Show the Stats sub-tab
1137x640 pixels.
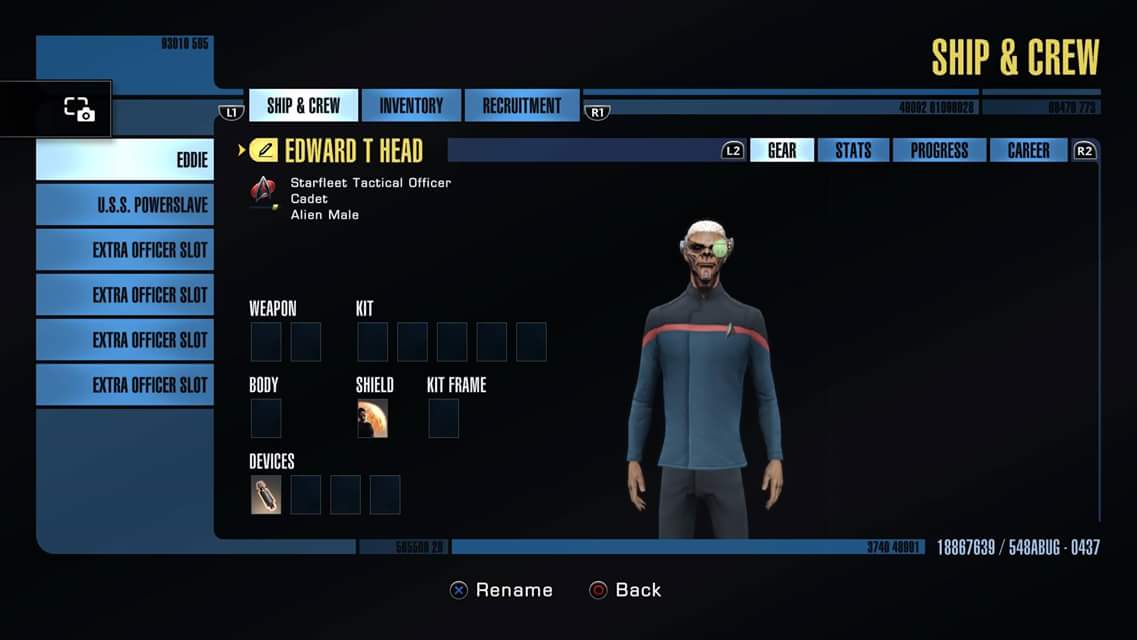[853, 151]
